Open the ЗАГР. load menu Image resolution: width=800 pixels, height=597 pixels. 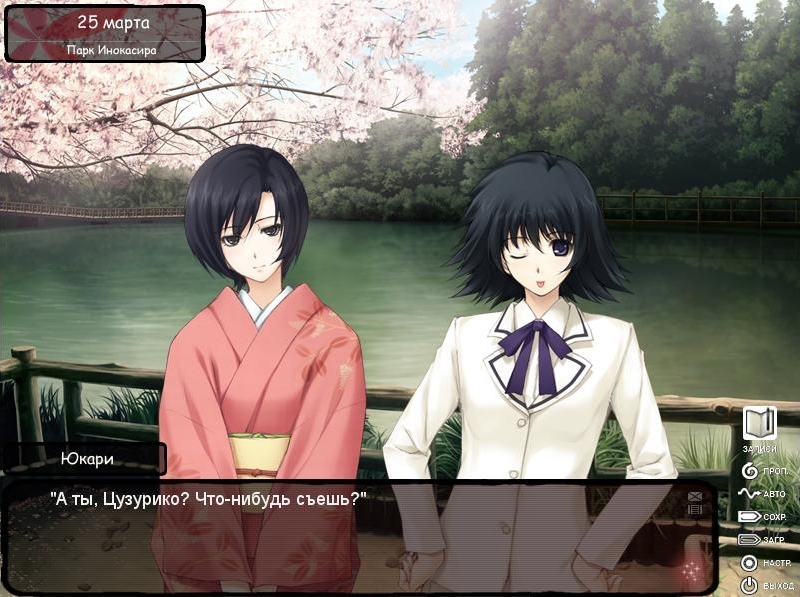[761, 539]
